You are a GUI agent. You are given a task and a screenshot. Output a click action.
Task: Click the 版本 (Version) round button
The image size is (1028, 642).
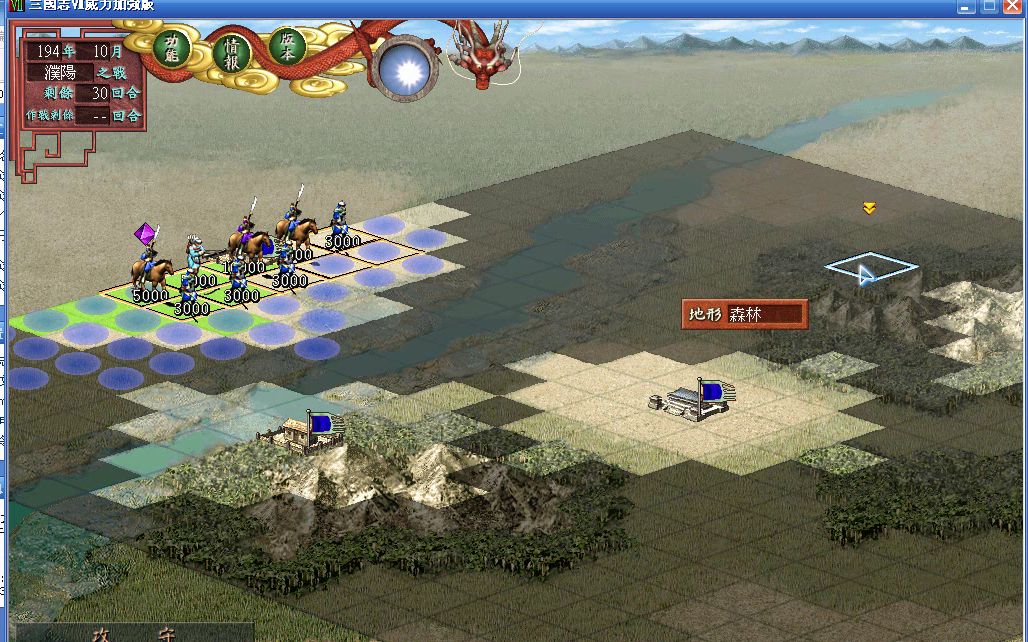click(x=287, y=47)
